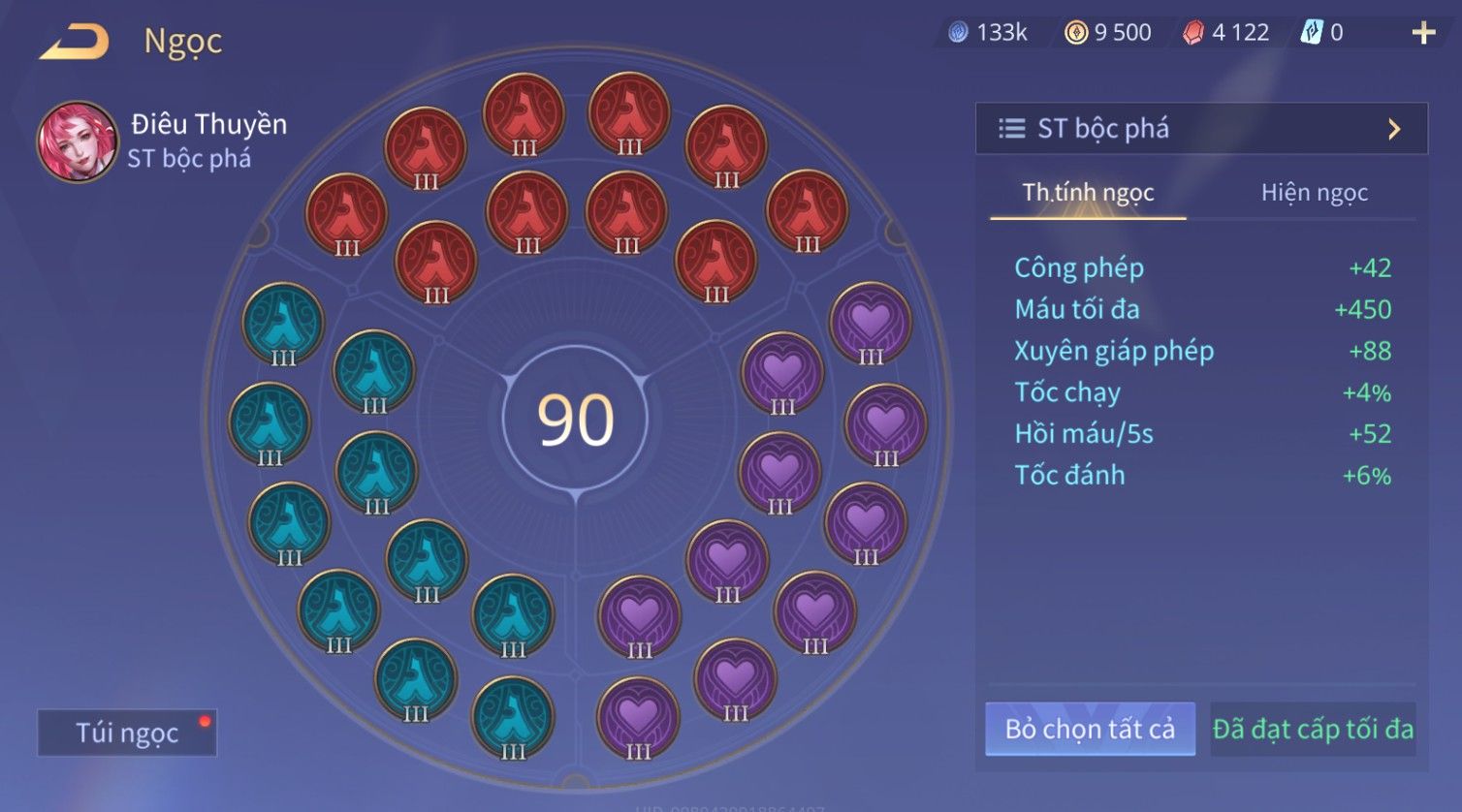Open the ST bộc phá rune set dropdown
Image resolution: width=1462 pixels, height=812 pixels.
click(1200, 129)
